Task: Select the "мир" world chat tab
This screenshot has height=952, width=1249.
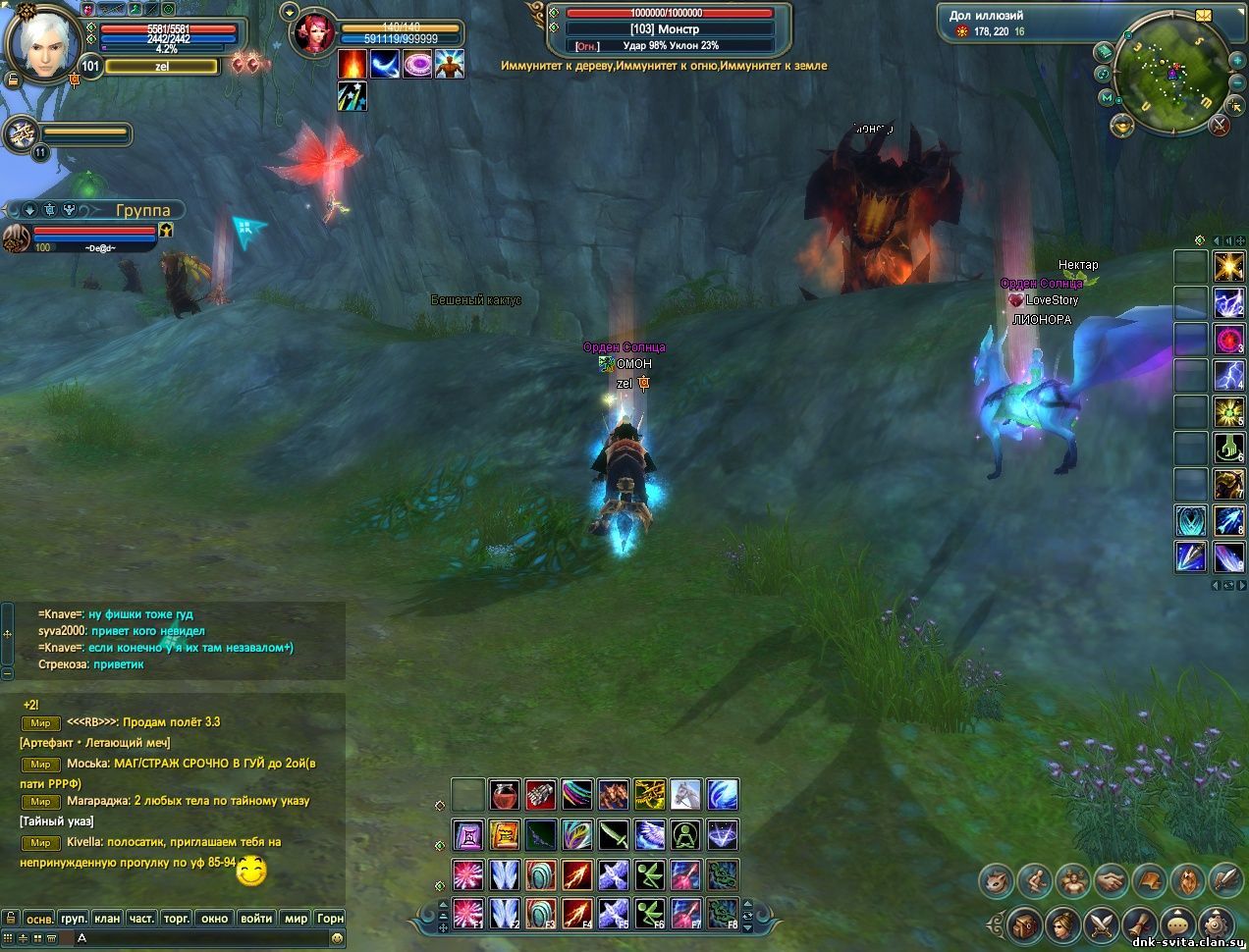Action: [x=296, y=919]
